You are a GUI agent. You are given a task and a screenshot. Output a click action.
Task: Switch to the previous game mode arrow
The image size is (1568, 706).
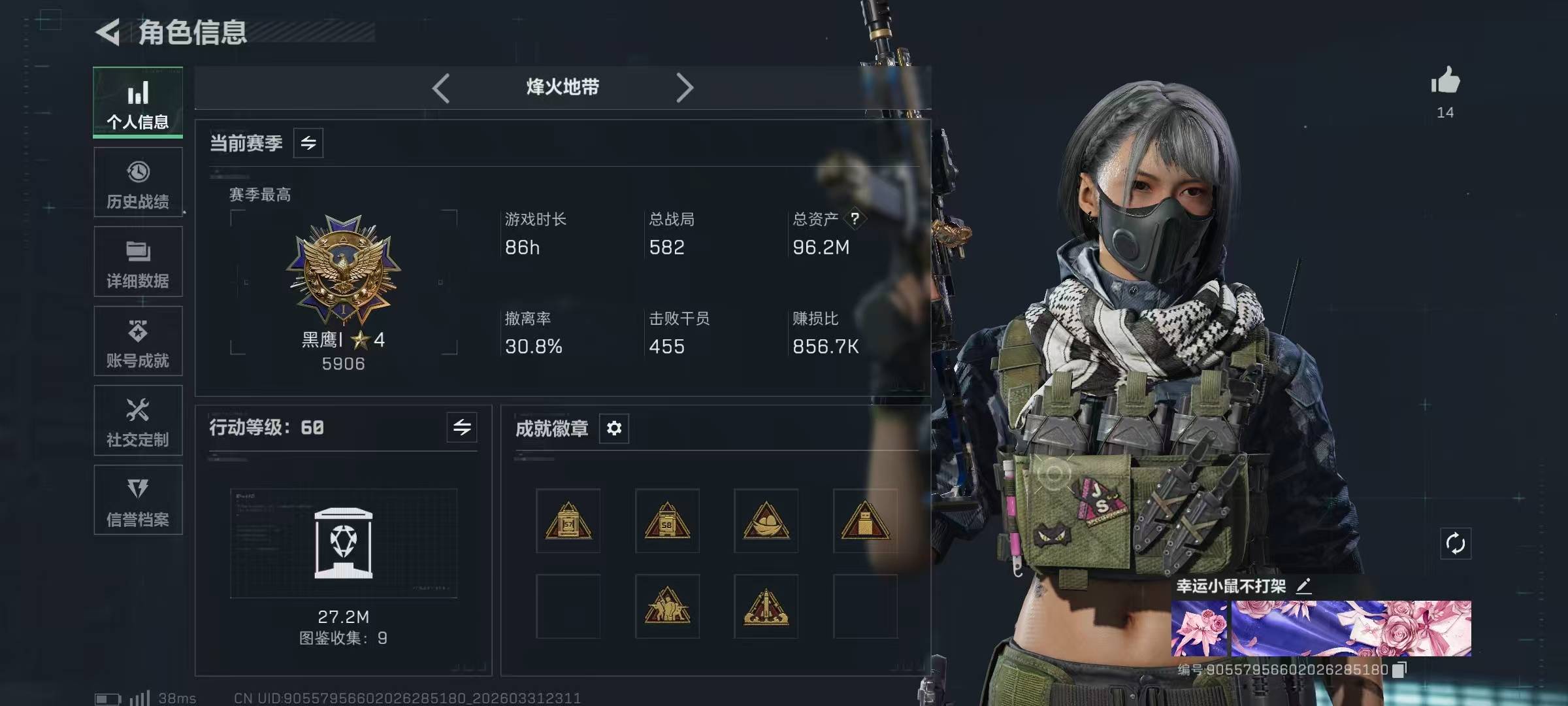441,88
